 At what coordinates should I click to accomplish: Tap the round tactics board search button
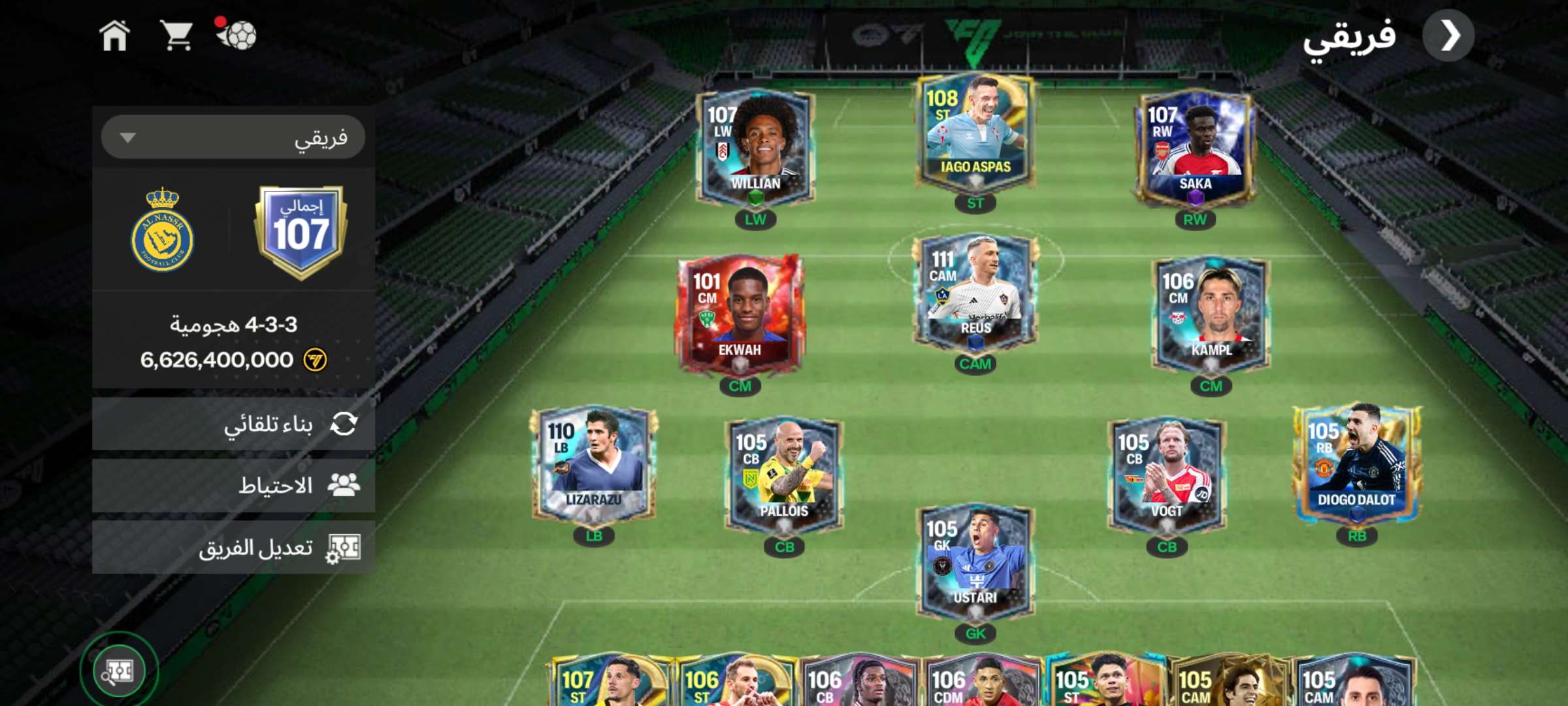[x=119, y=671]
